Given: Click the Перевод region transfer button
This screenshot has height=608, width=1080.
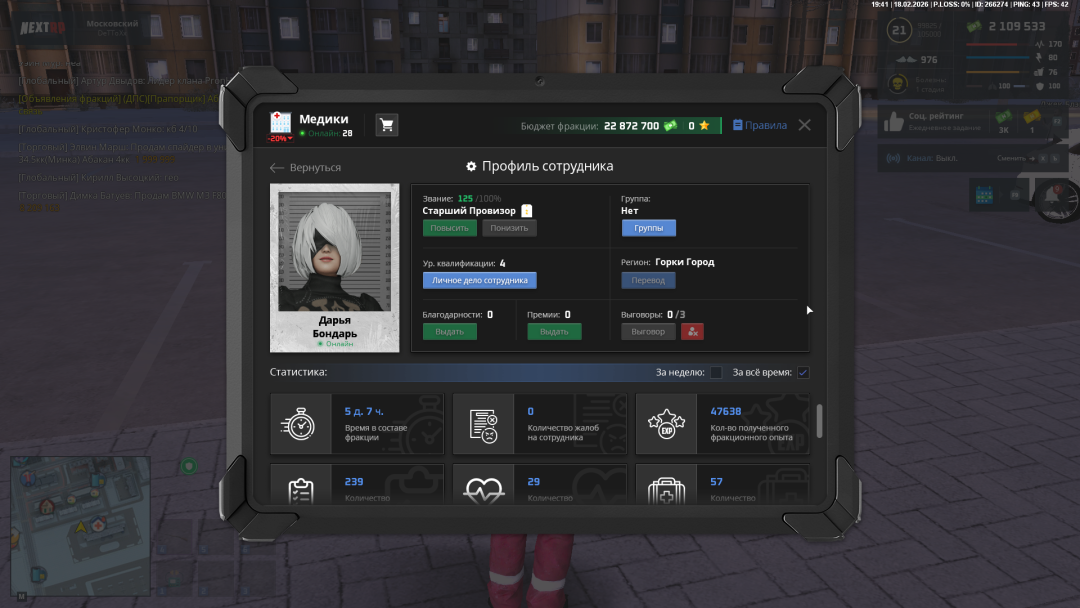Looking at the screenshot, I should (x=648, y=280).
